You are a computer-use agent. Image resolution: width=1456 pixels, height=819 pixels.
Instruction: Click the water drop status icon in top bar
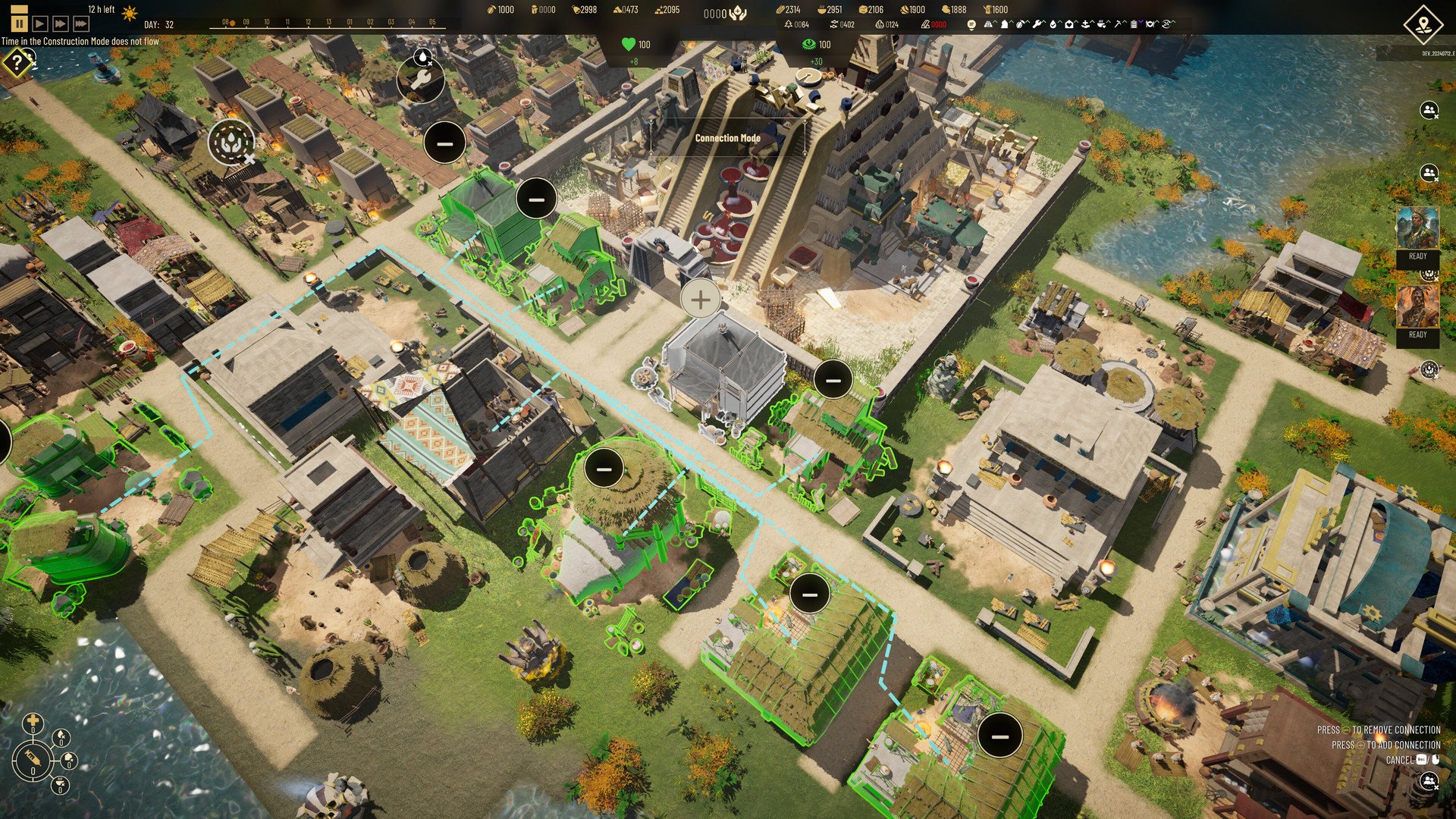coord(1053,24)
